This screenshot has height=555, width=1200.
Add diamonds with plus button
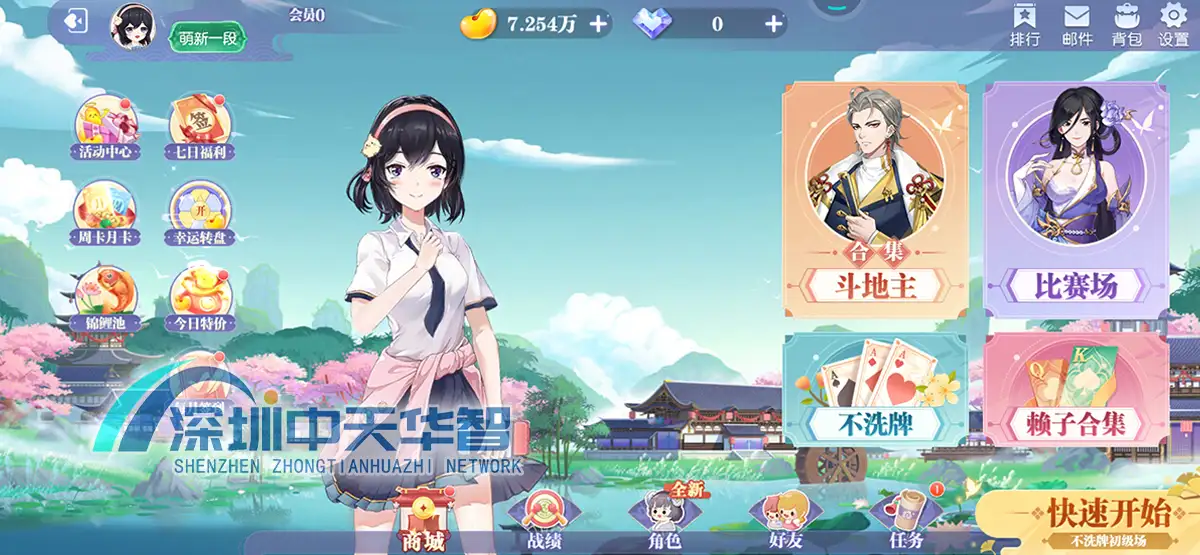point(772,24)
